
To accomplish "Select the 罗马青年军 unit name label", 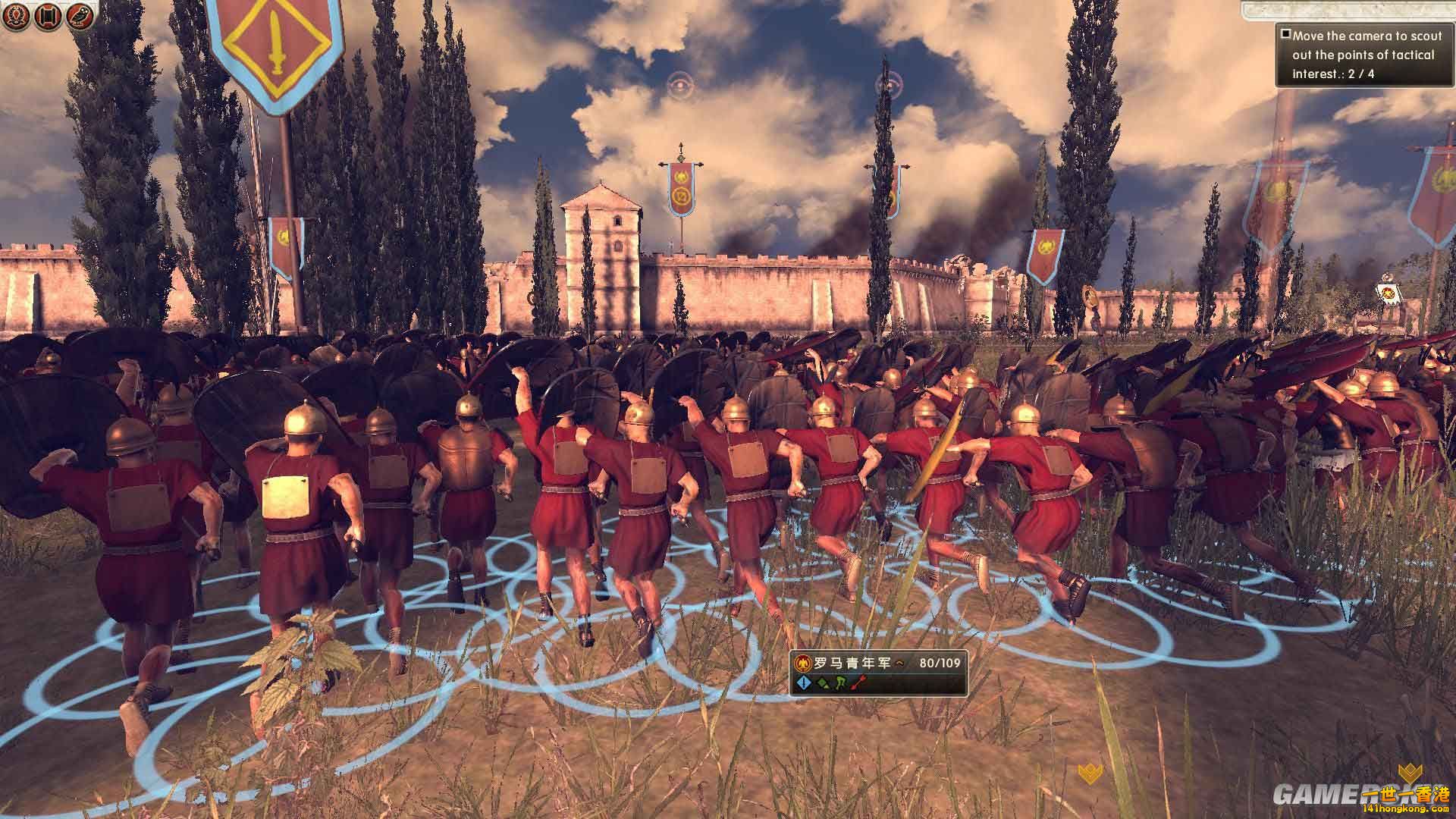I will click(x=853, y=661).
